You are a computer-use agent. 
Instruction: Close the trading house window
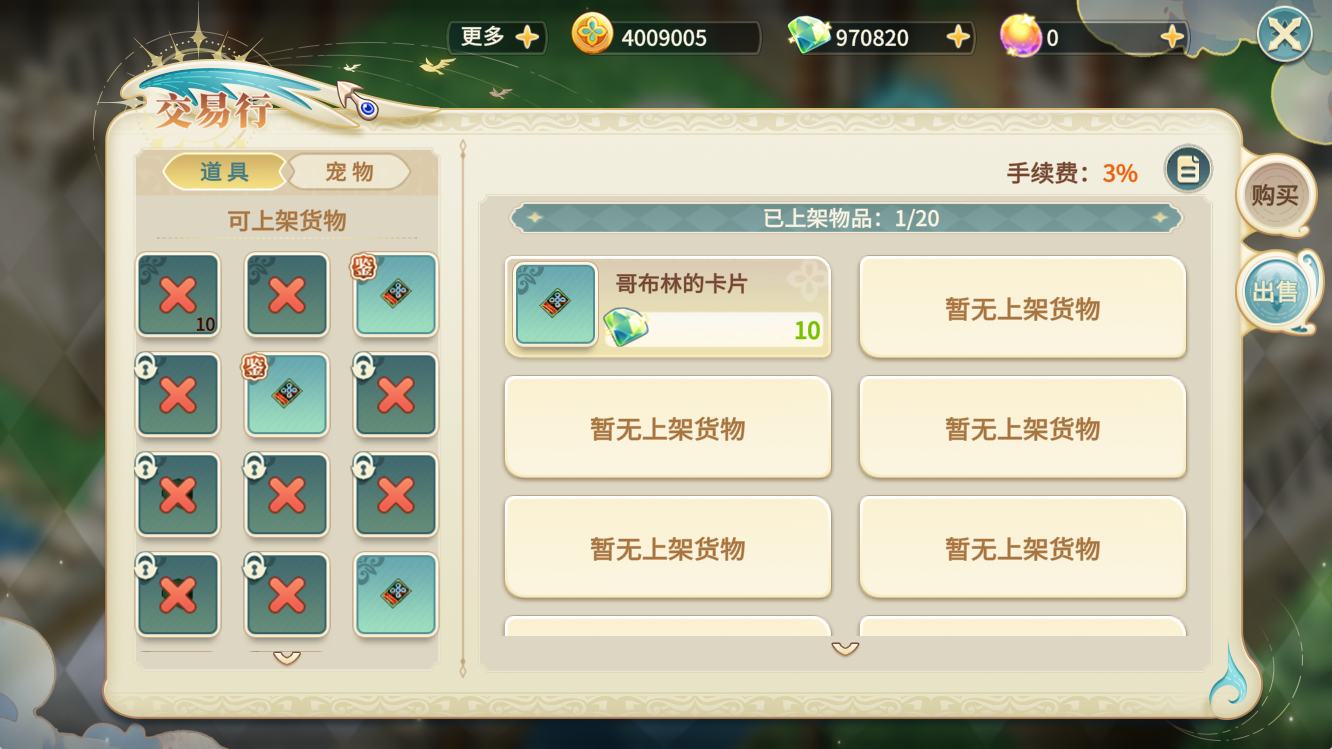coord(1284,35)
